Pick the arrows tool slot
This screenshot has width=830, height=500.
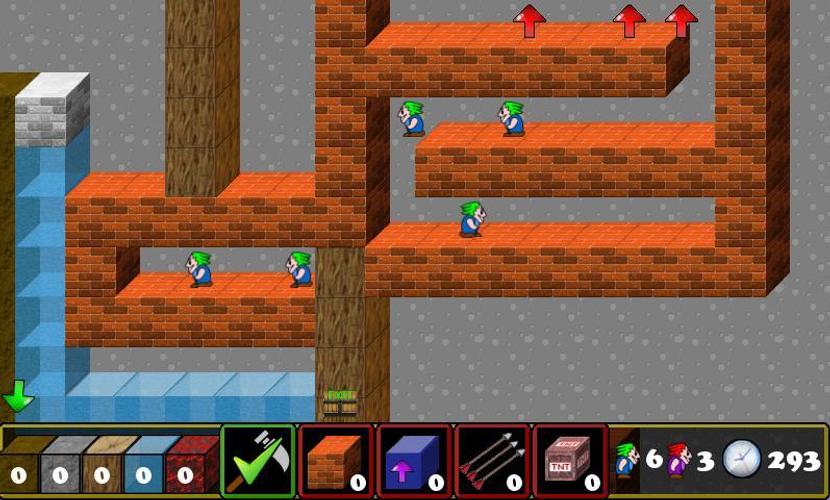pyautogui.click(x=492, y=460)
